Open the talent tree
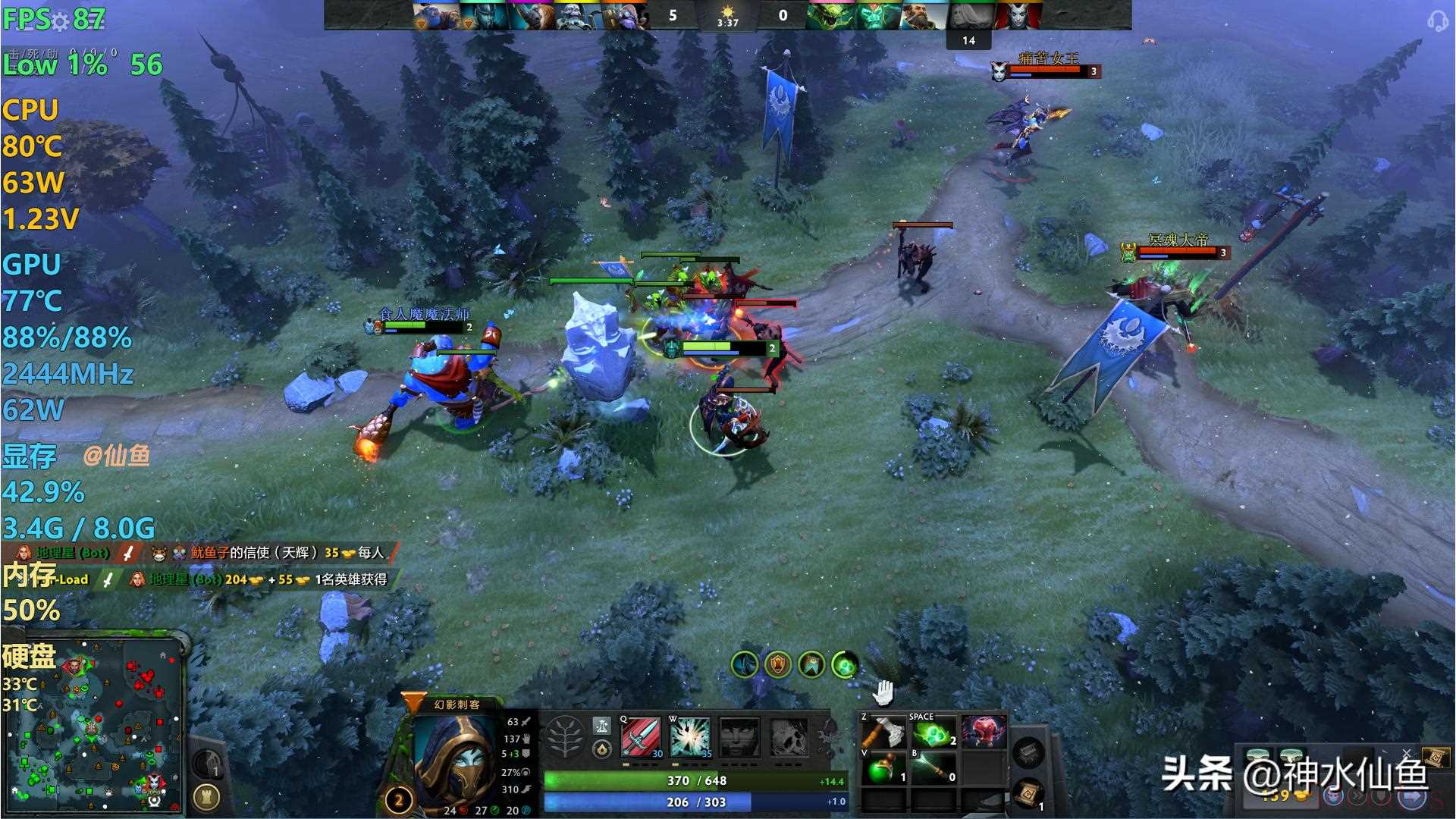 point(566,736)
